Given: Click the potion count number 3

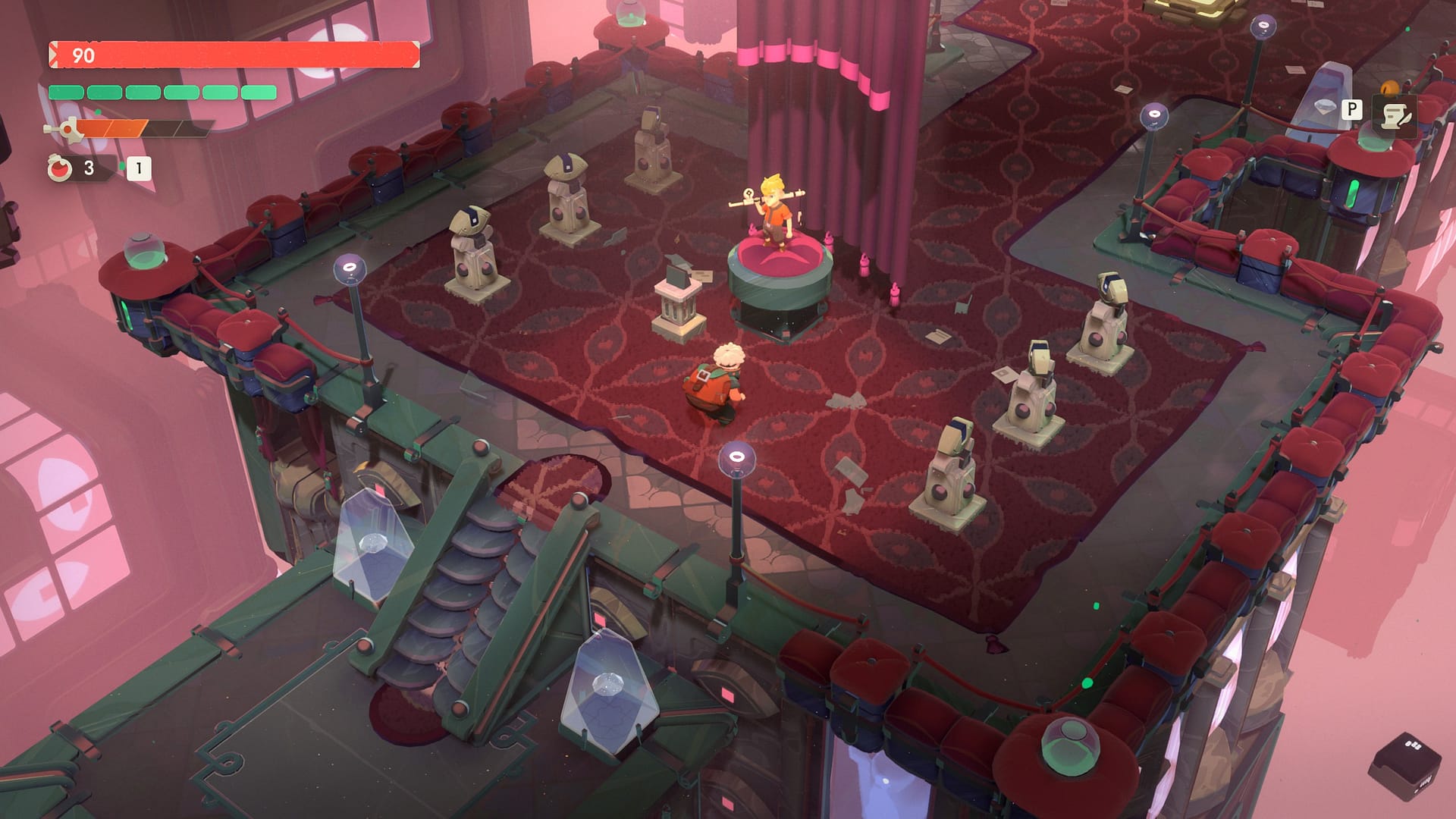Looking at the screenshot, I should [x=88, y=168].
